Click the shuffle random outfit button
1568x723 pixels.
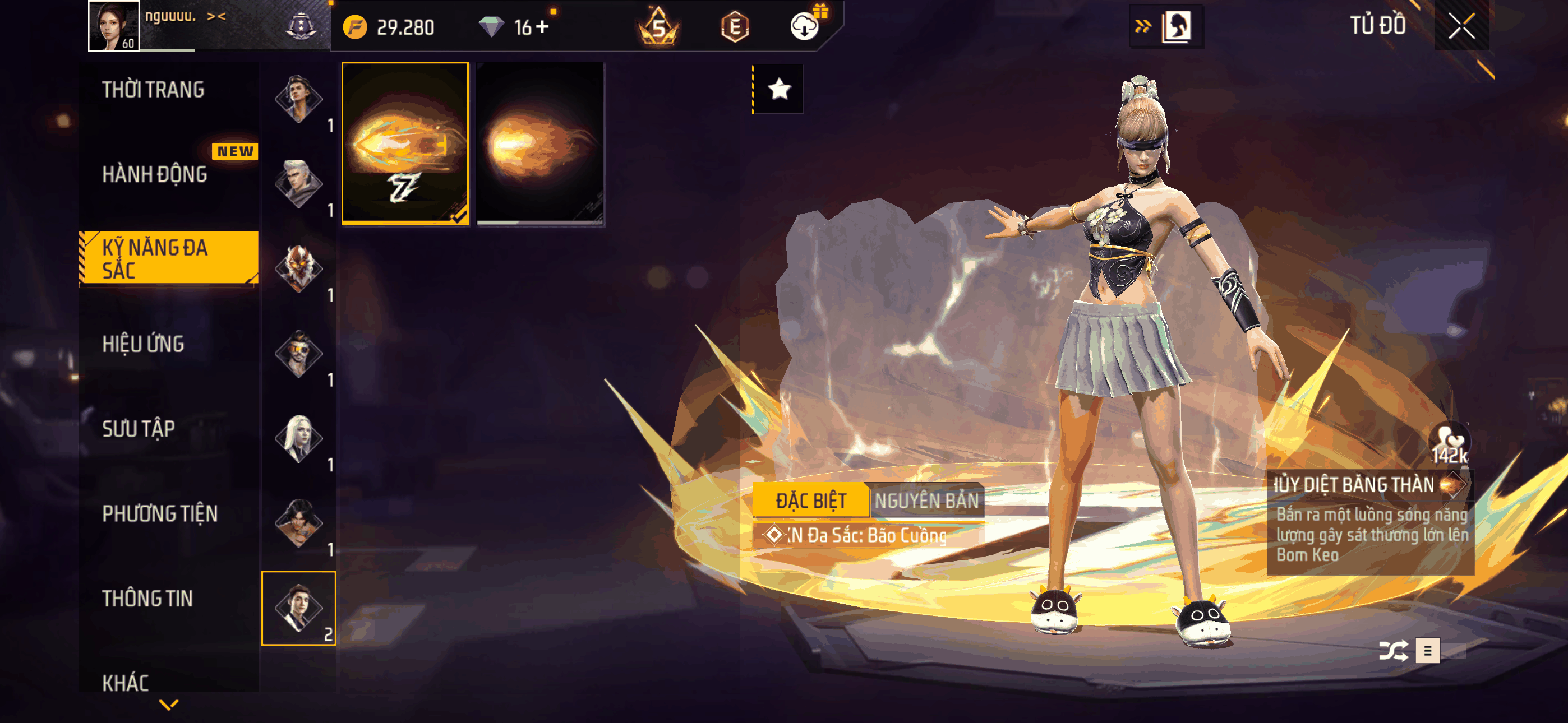pyautogui.click(x=1392, y=651)
